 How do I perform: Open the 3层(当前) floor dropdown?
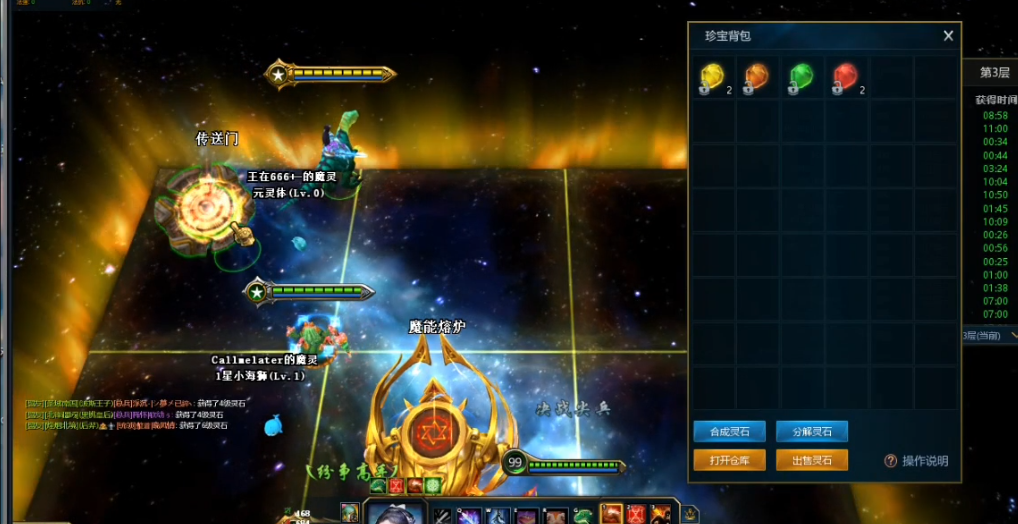click(990, 336)
